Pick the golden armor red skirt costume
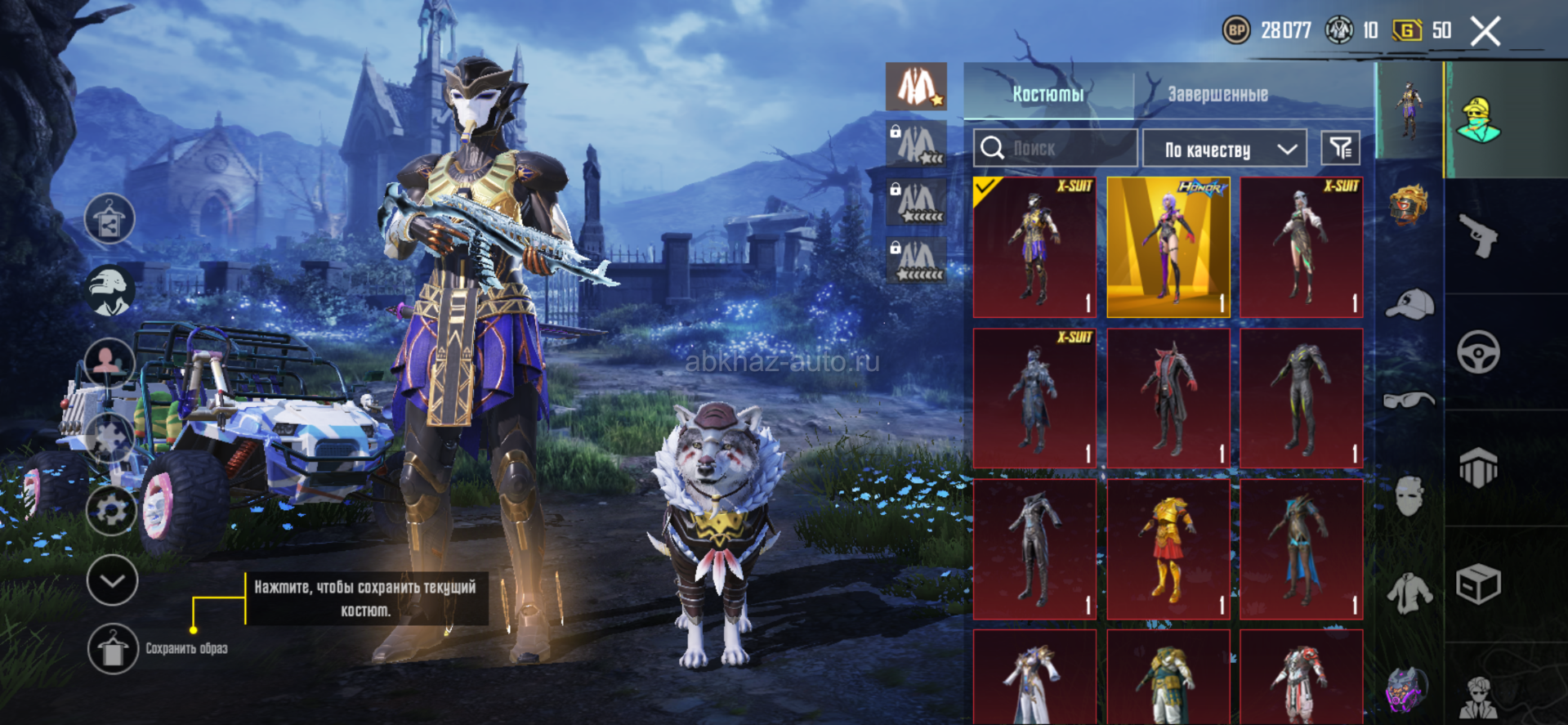Screen dimensions: 1568x725 pos(1168,549)
